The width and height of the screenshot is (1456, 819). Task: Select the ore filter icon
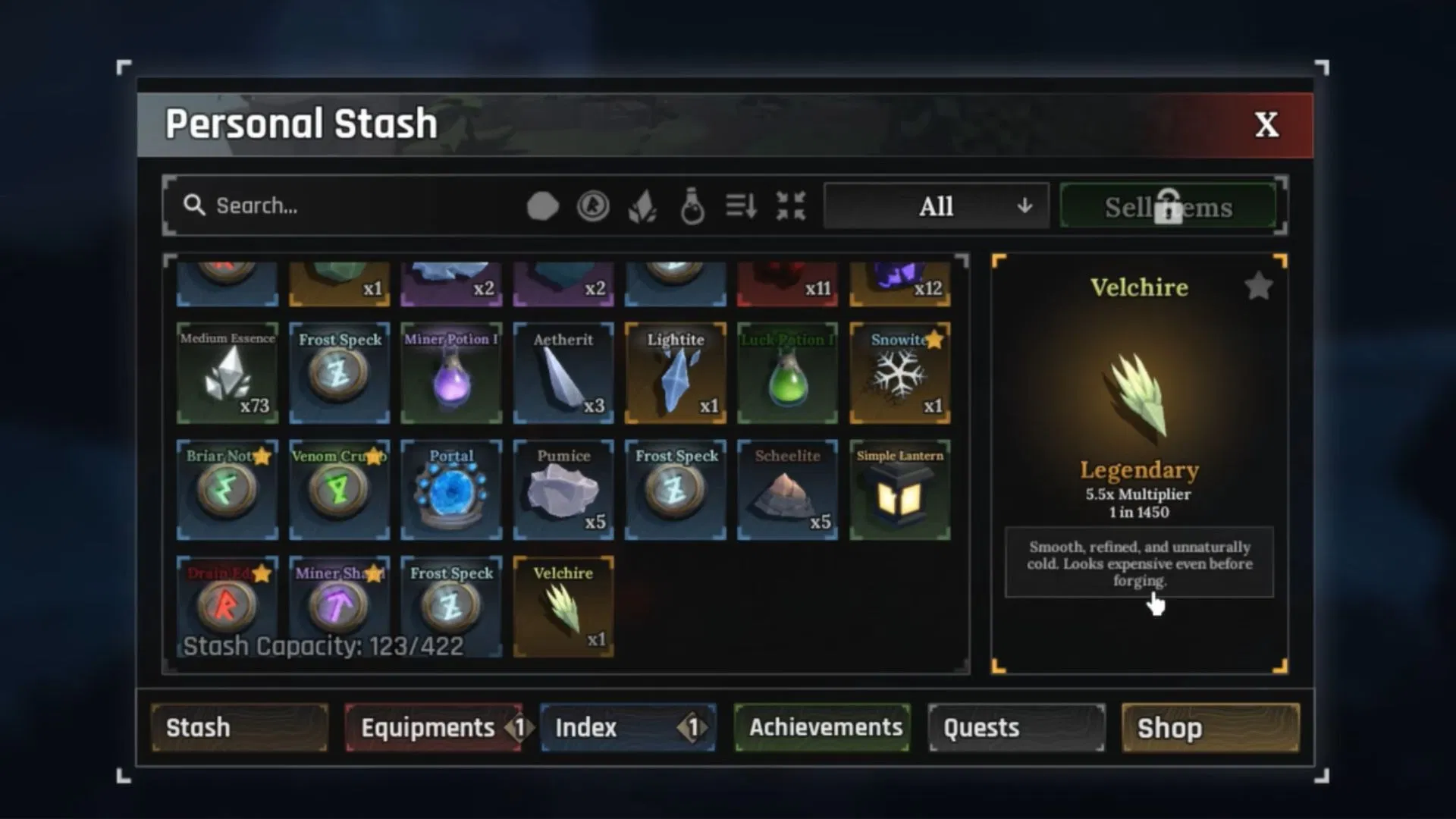point(543,206)
